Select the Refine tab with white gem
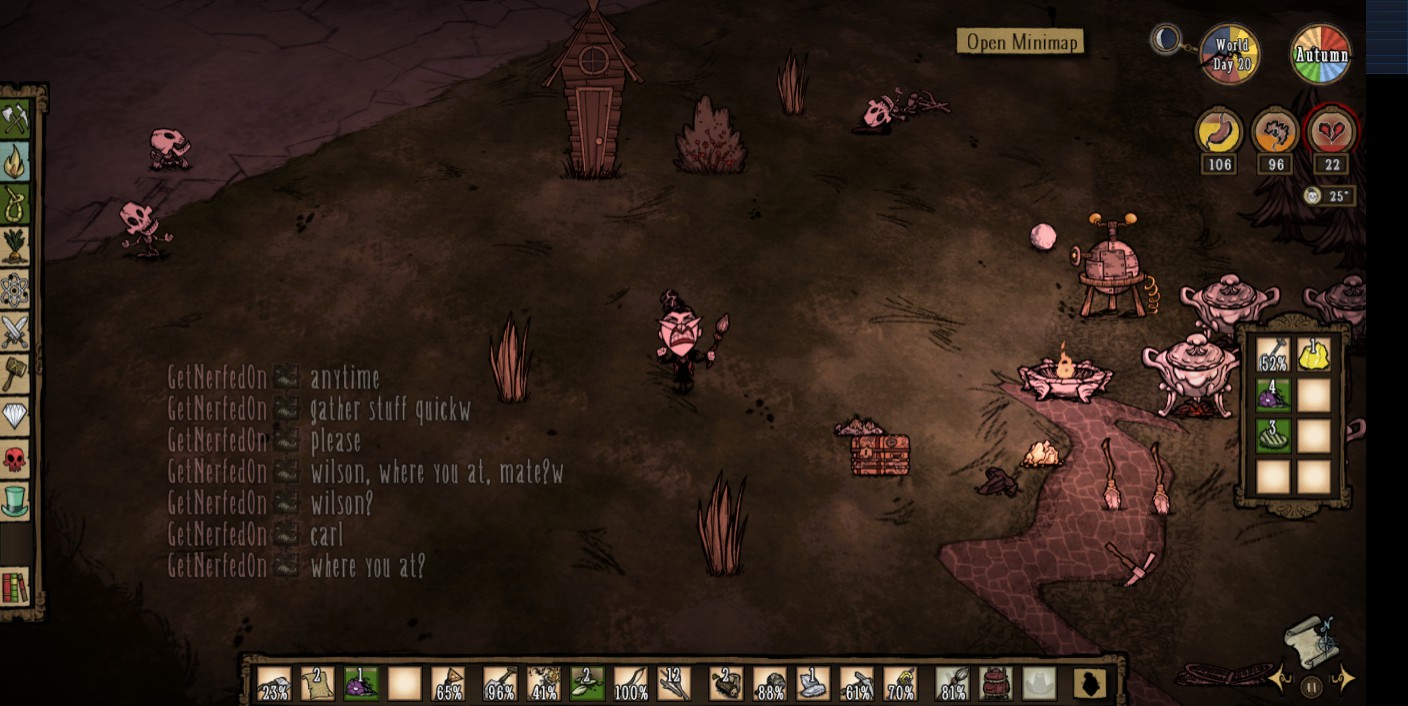The height and width of the screenshot is (706, 1408). pyautogui.click(x=15, y=416)
